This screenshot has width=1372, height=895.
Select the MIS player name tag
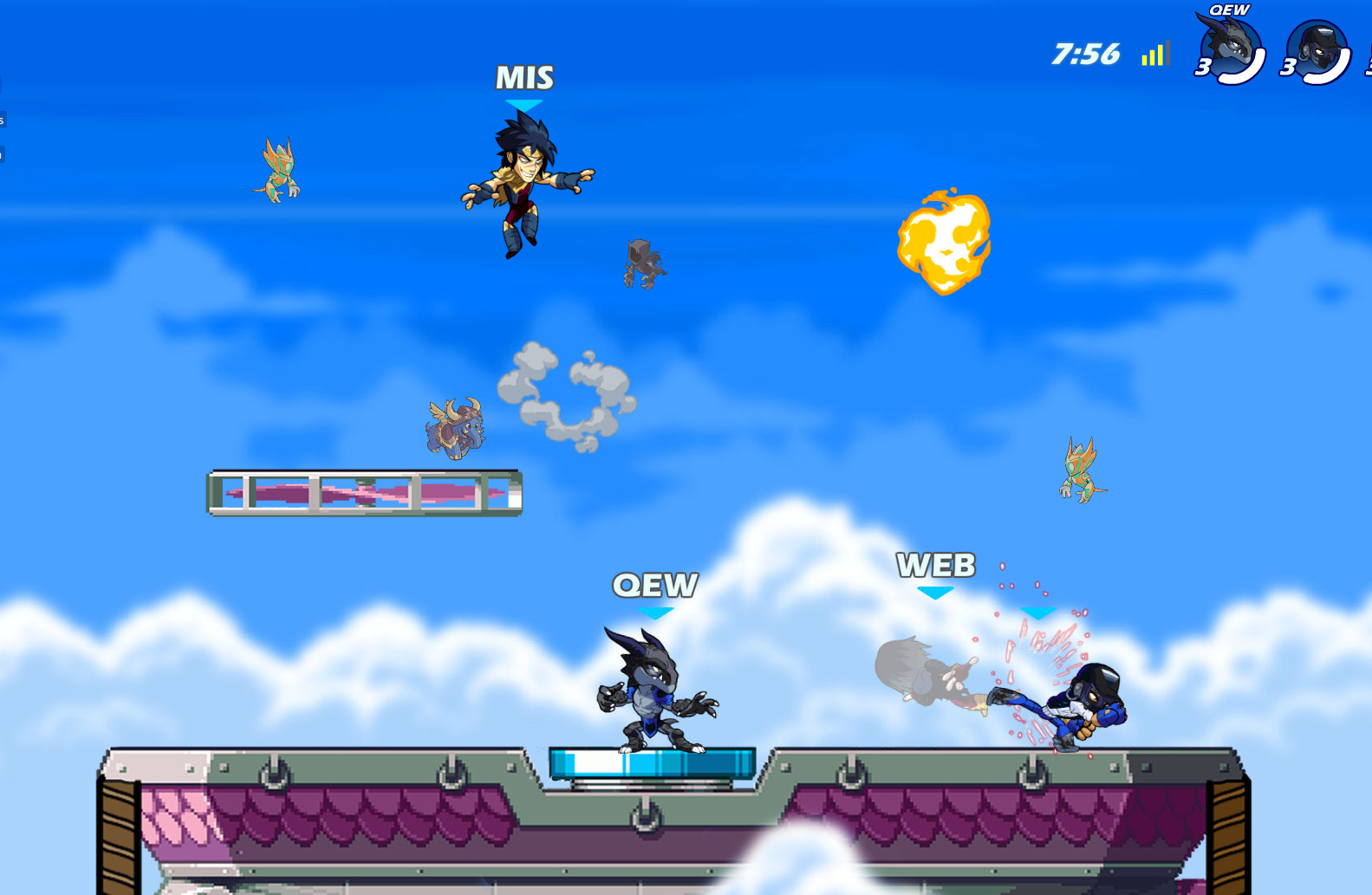[523, 78]
